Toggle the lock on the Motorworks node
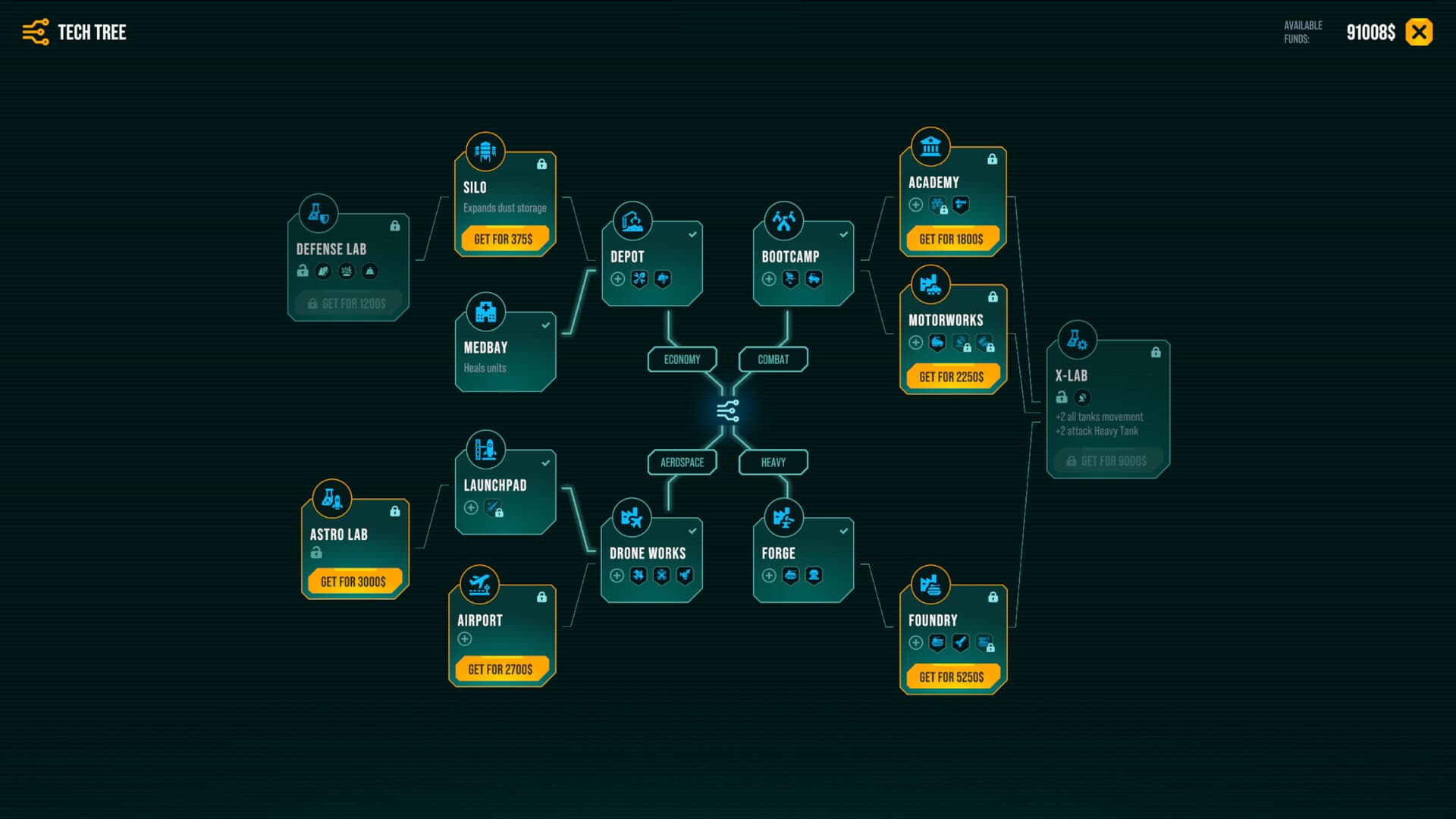This screenshot has height=819, width=1456. (x=993, y=295)
